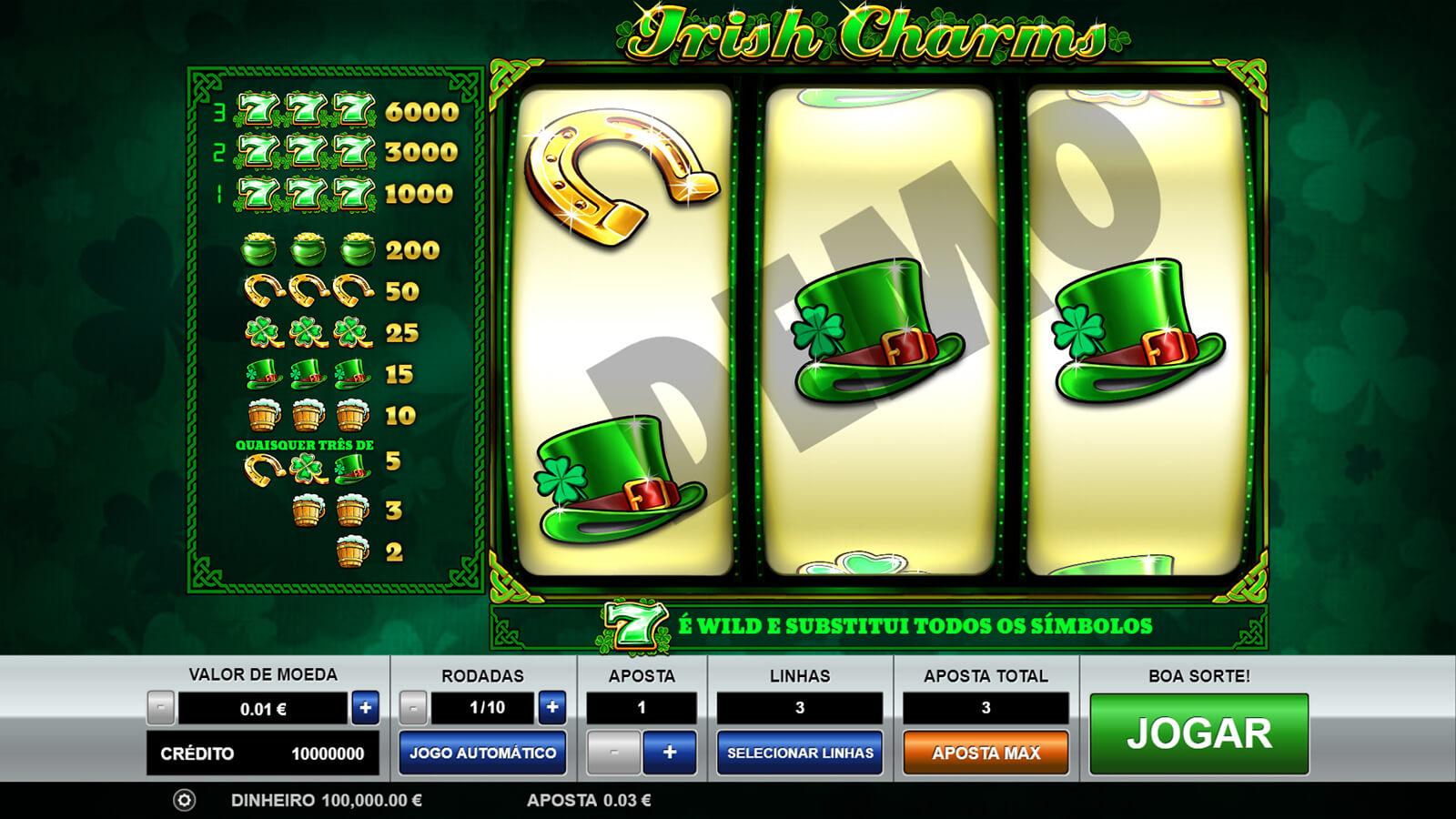Spin the reels with the JOGAR button
Viewport: 1456px width, 819px height.
point(1198,733)
